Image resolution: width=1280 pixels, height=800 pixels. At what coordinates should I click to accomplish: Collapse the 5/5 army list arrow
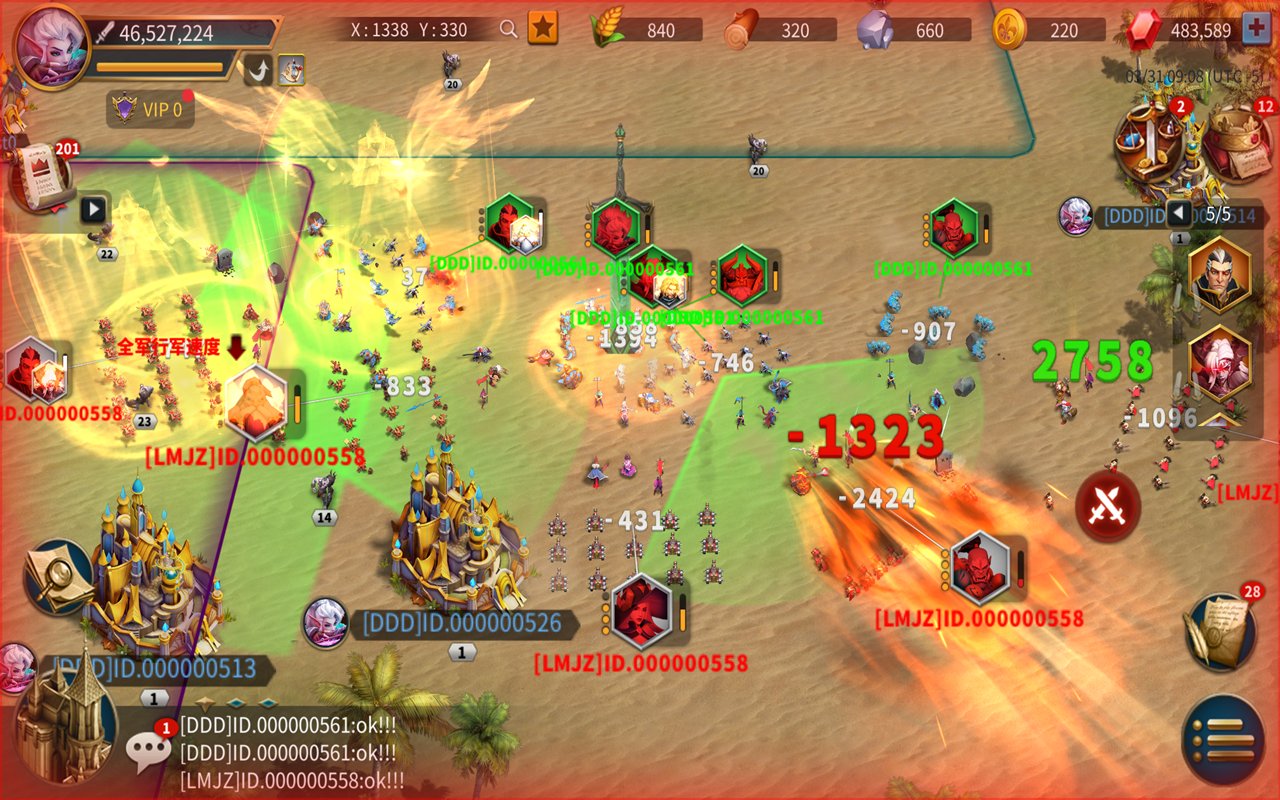coord(1178,213)
